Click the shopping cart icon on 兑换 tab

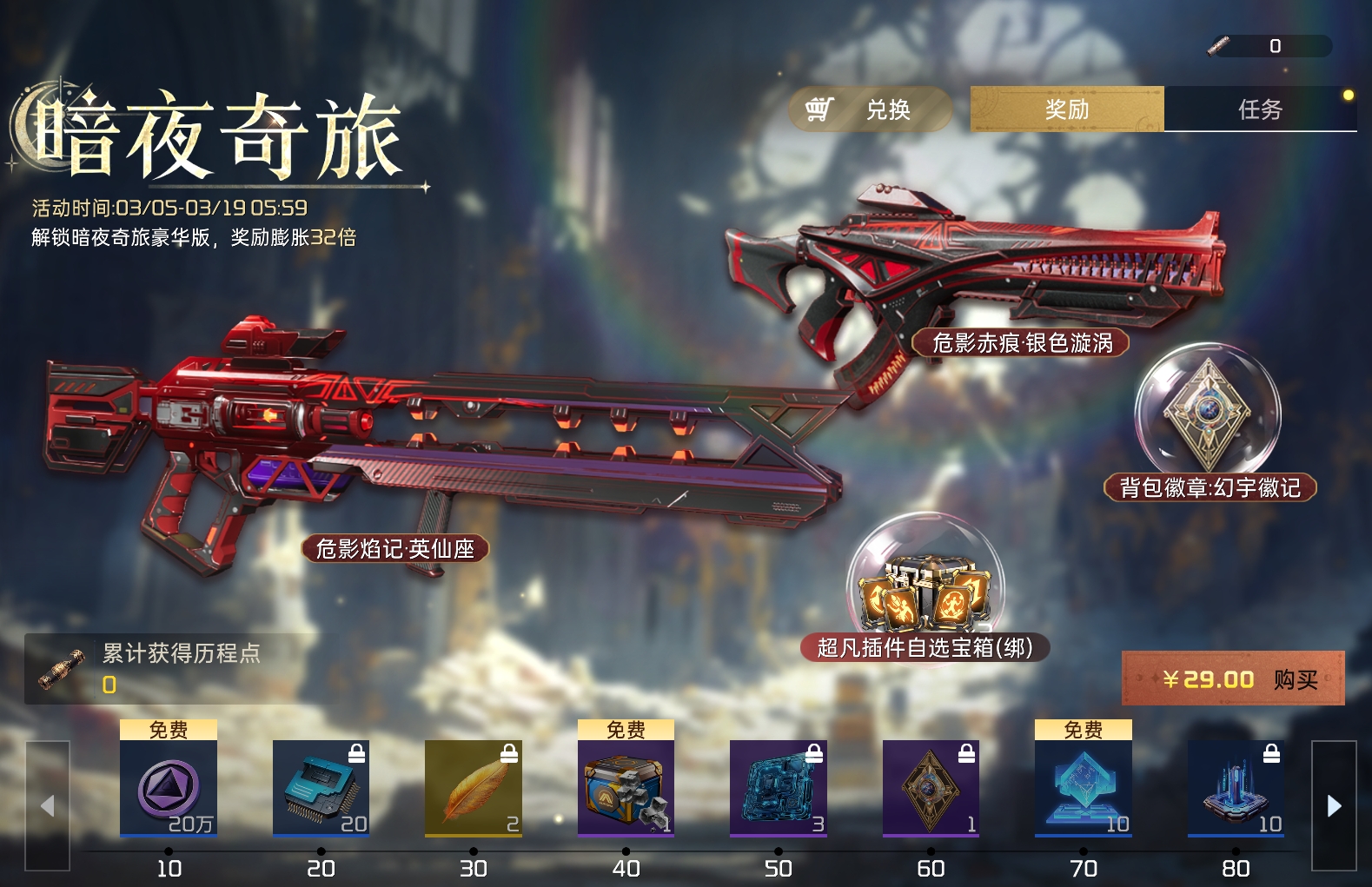coord(820,109)
